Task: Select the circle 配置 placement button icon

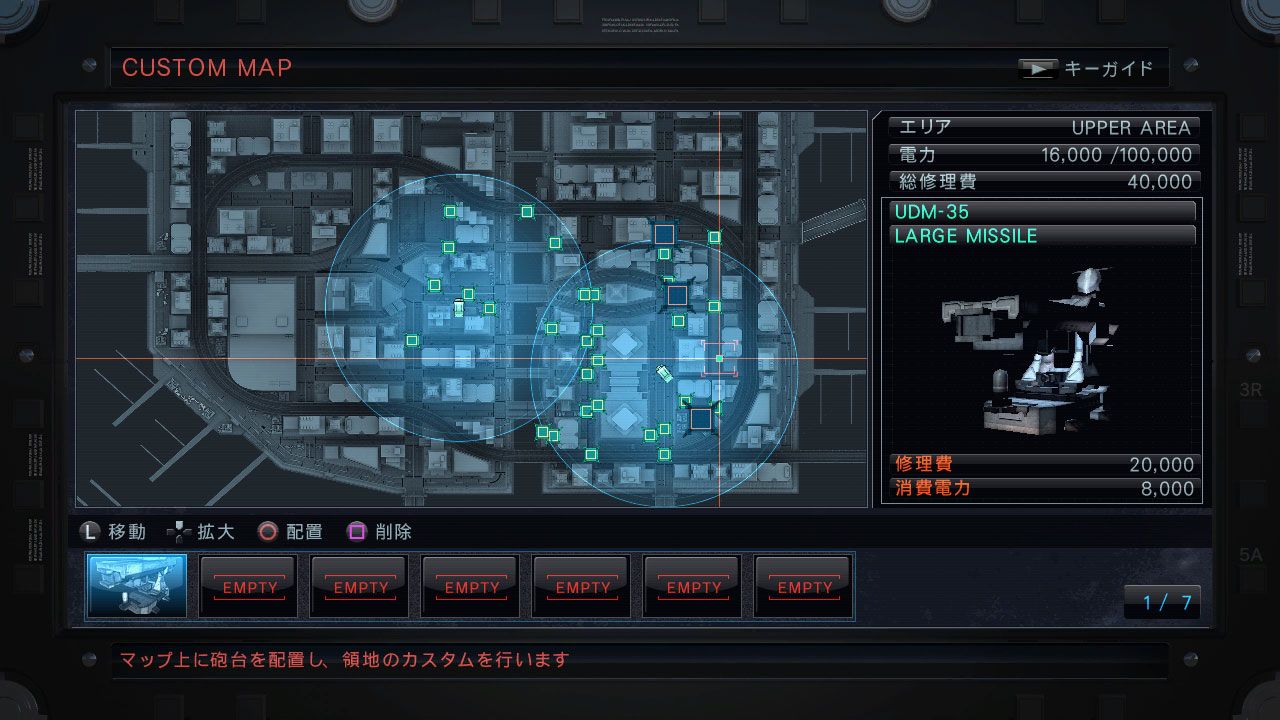Action: click(x=266, y=531)
